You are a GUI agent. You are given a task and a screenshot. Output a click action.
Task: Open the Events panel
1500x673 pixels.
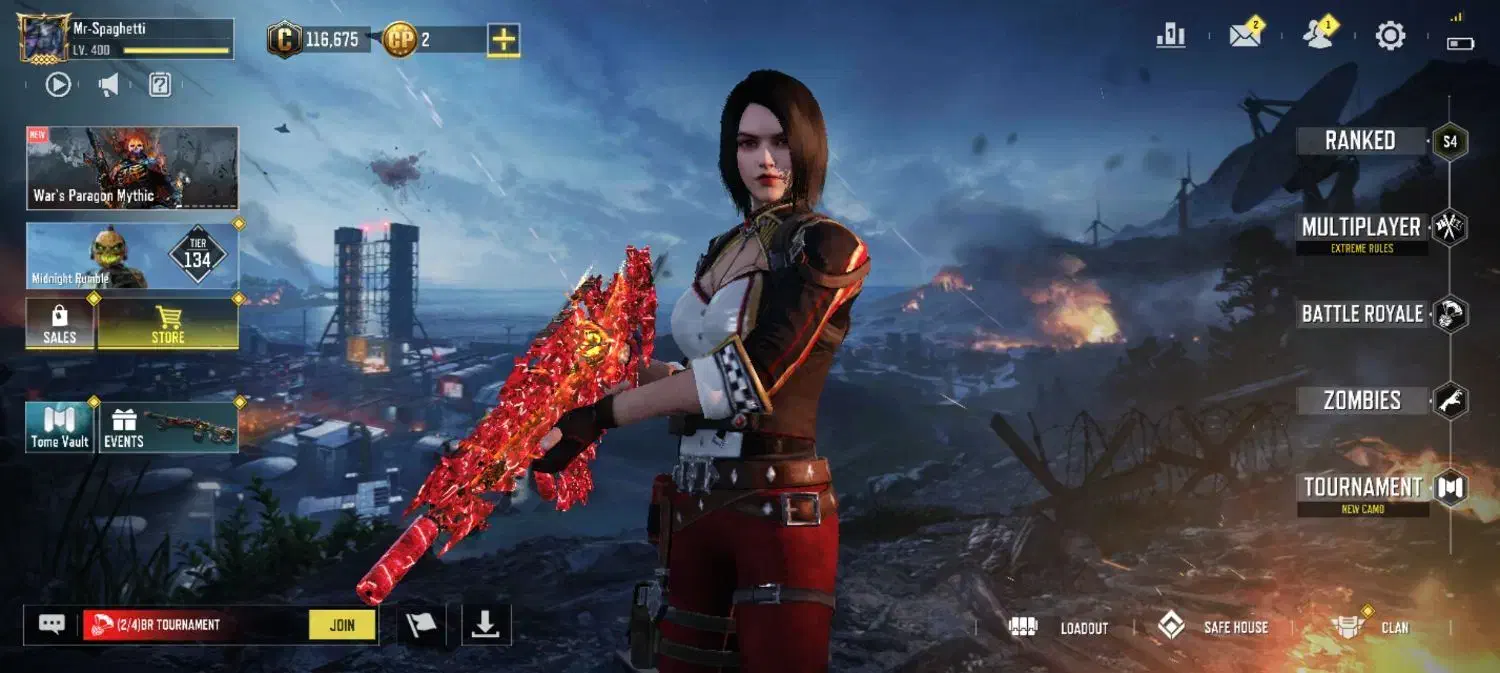pos(168,427)
